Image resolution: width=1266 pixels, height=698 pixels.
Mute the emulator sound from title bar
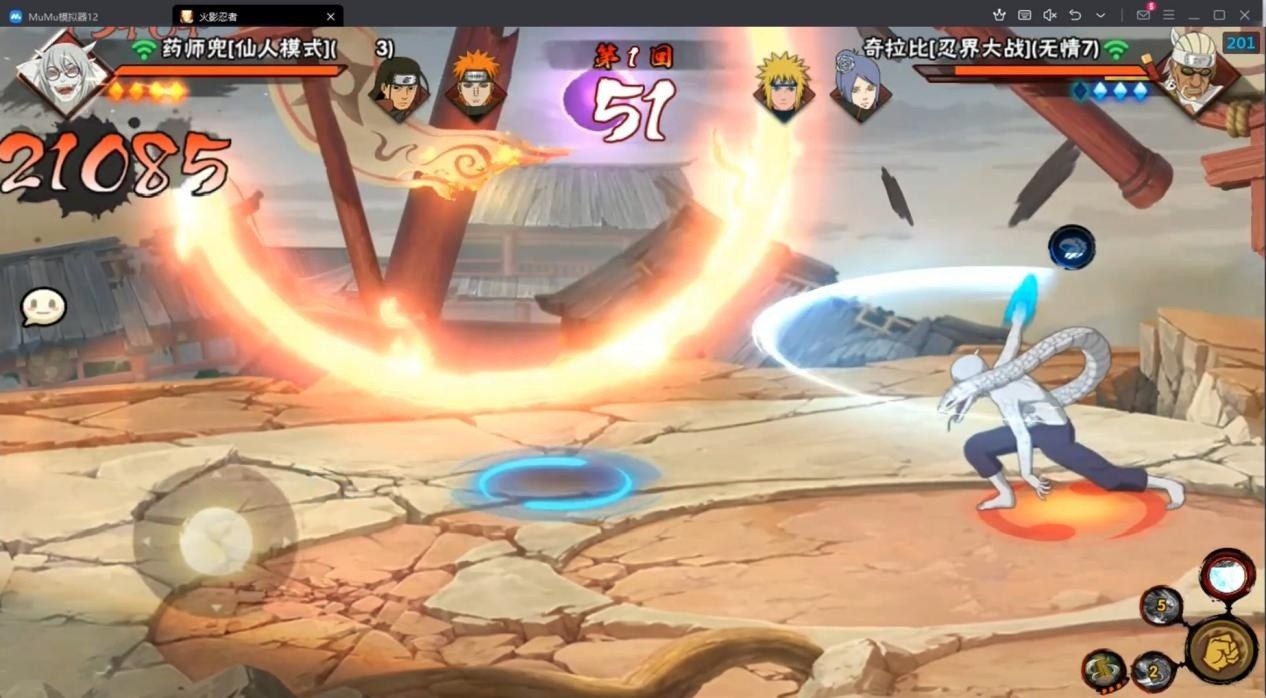[x=1050, y=15]
